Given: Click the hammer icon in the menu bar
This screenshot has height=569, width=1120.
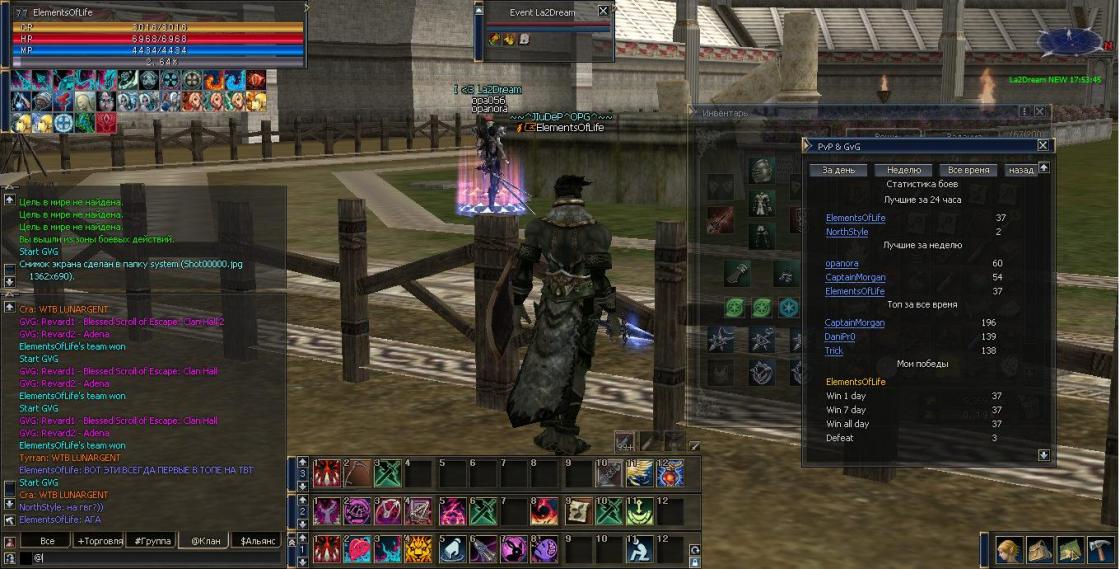Looking at the screenshot, I should point(1101,549).
